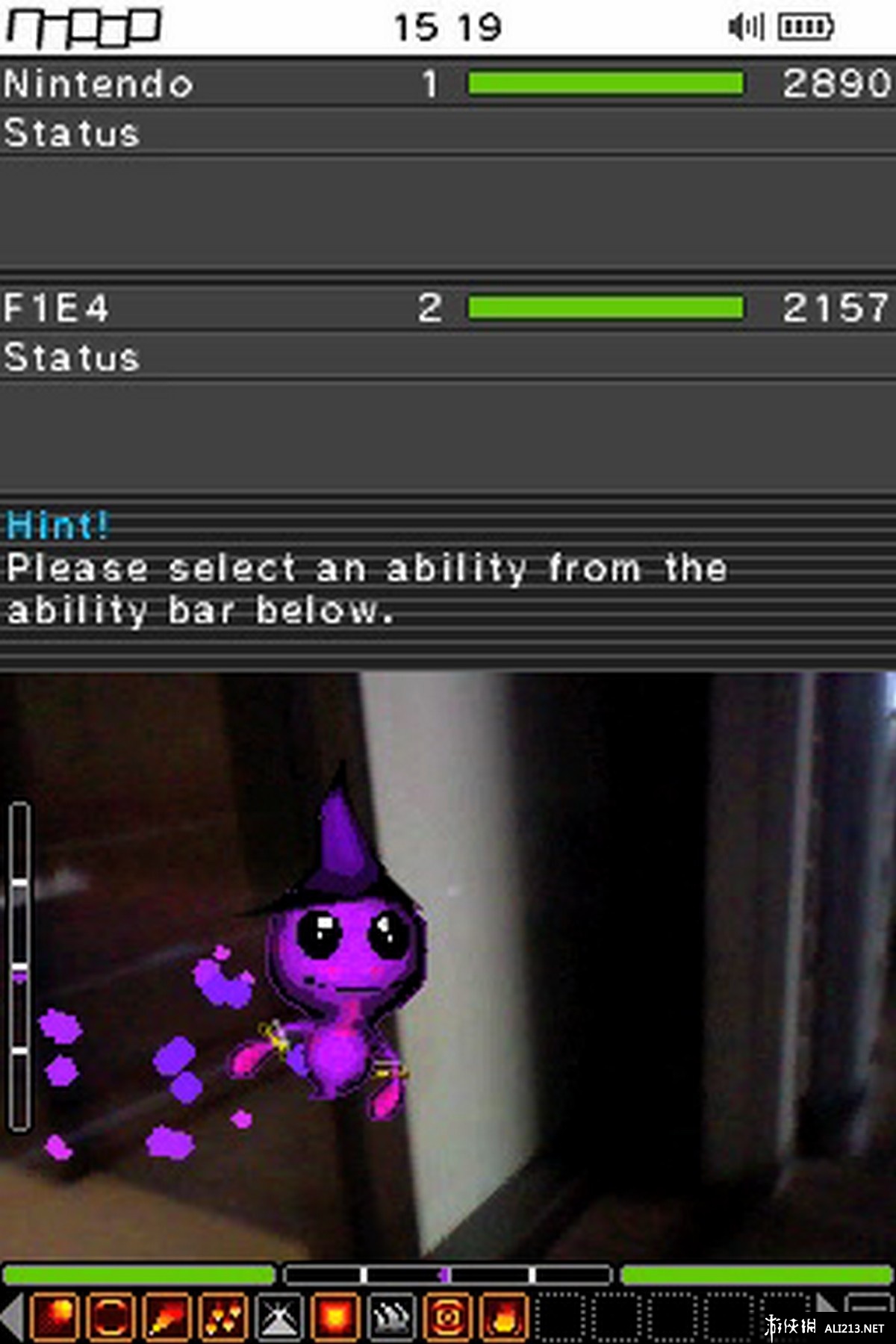Image resolution: width=896 pixels, height=1344 pixels.
Task: Activate the dark red ring ability
Action: pyautogui.click(x=111, y=1316)
